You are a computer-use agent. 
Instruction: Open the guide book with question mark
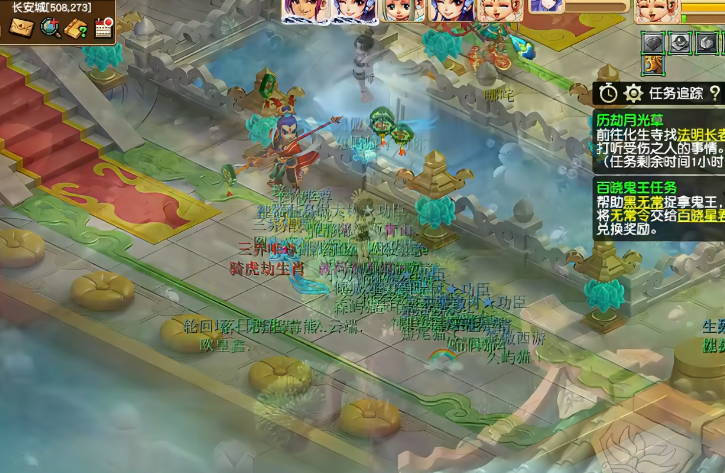point(76,28)
